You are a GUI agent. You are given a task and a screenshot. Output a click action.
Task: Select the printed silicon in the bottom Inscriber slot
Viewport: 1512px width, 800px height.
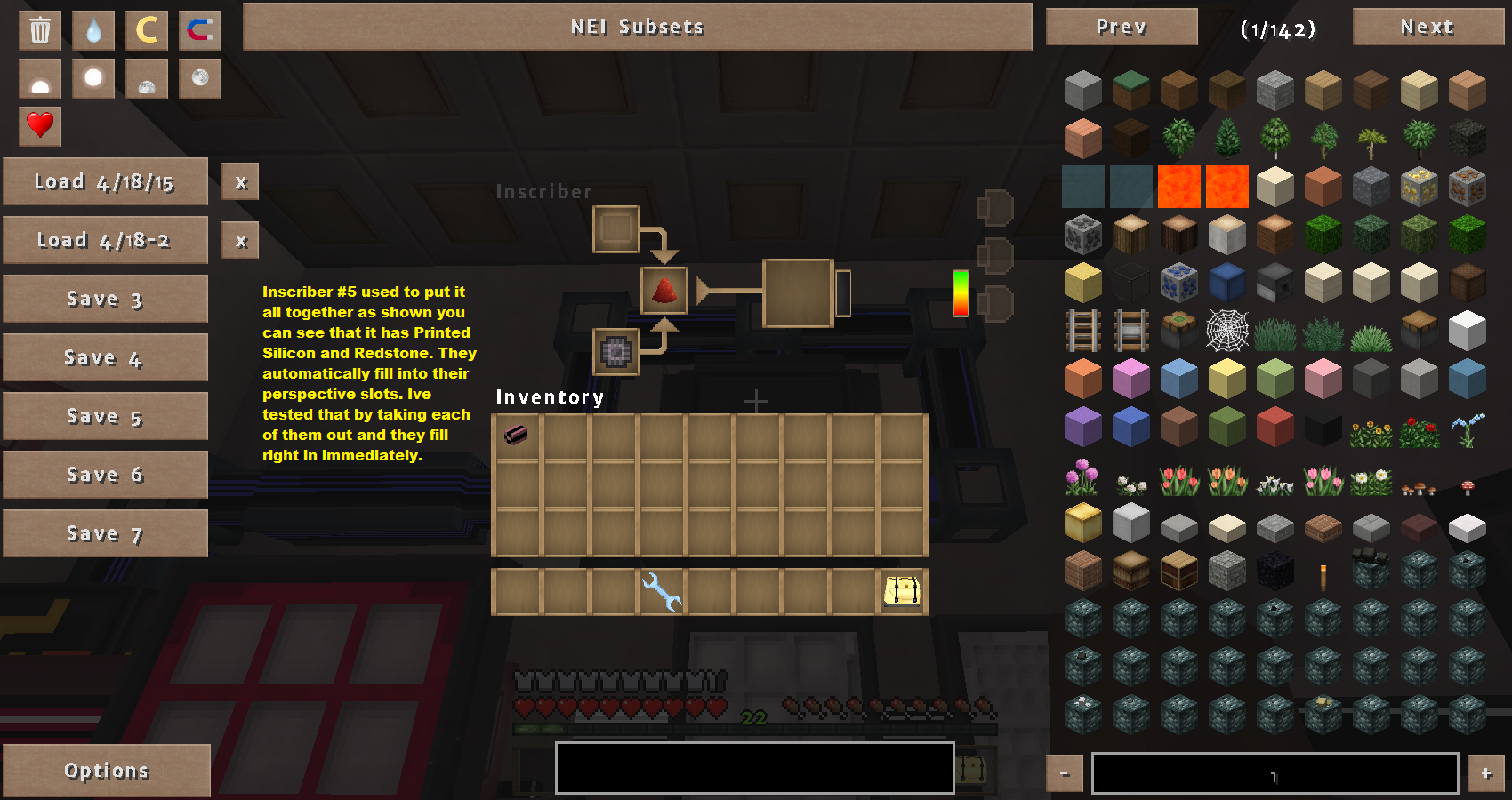tap(615, 352)
